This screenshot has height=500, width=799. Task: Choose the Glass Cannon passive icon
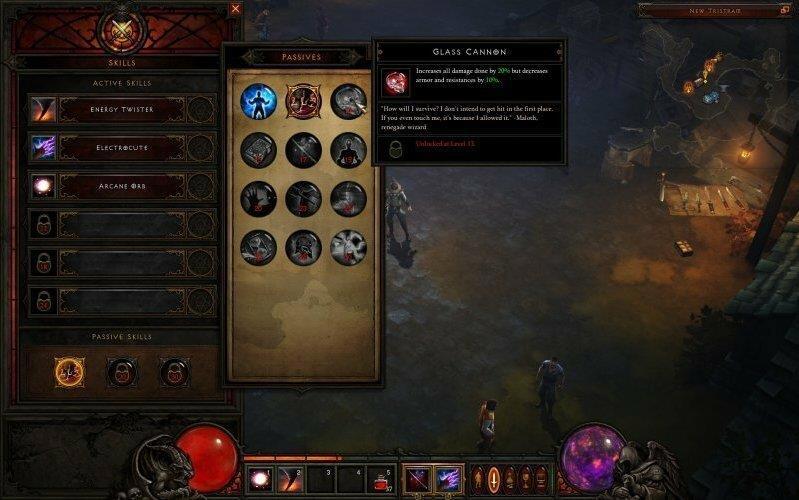302,100
